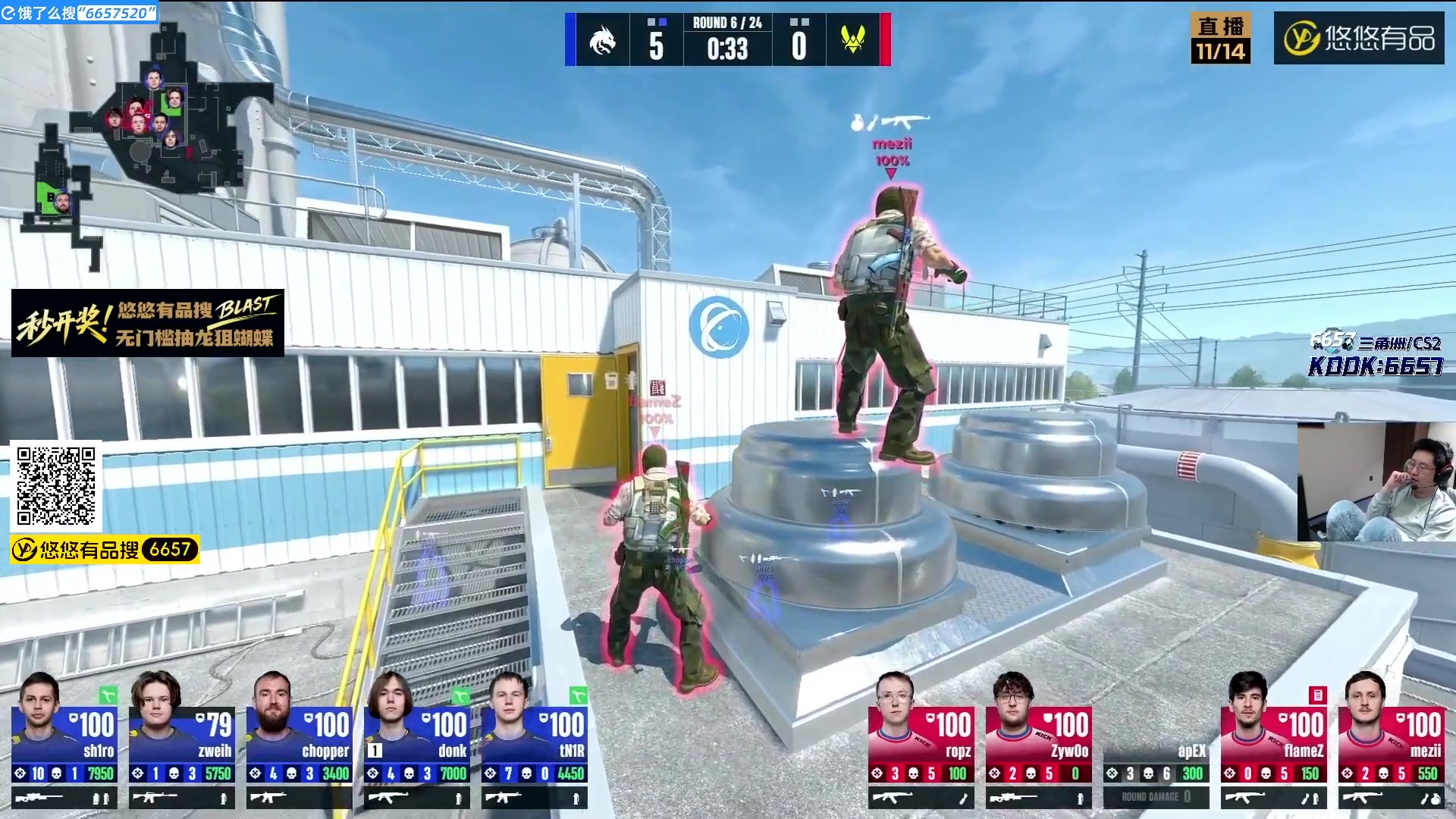1456x819 pixels.
Task: Select shiro's player card
Action: [x=64, y=739]
